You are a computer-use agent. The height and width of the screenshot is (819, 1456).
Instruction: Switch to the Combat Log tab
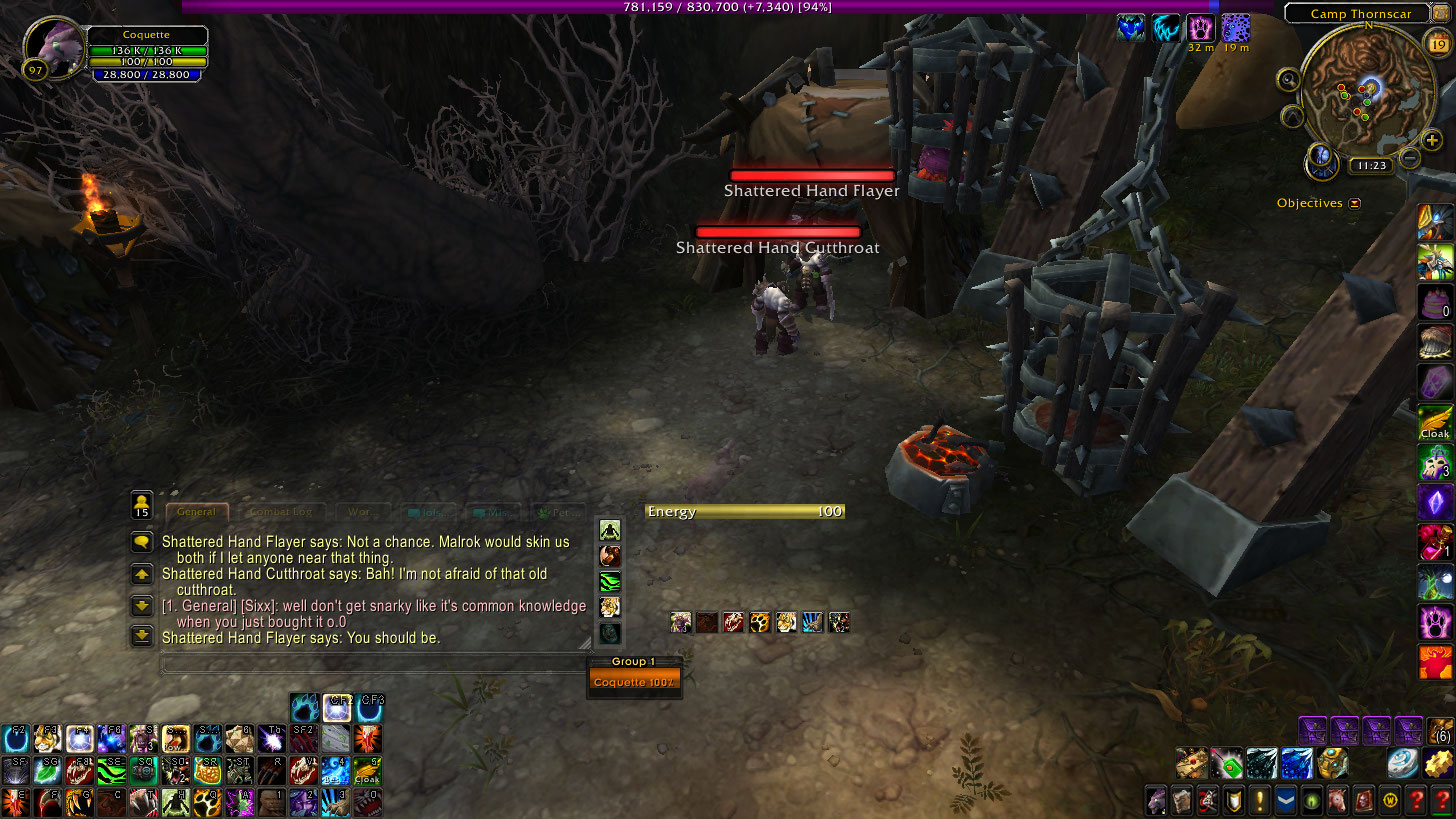(x=280, y=512)
